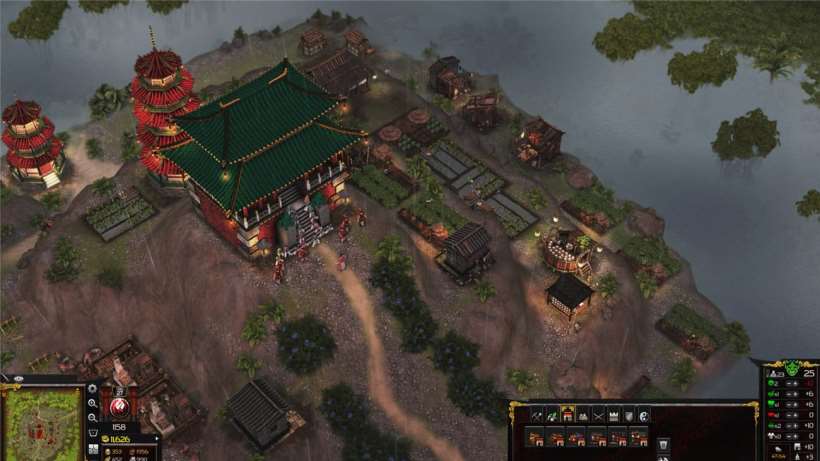Switch to the green leaf farming category
The height and width of the screenshot is (461, 820).
[552, 415]
